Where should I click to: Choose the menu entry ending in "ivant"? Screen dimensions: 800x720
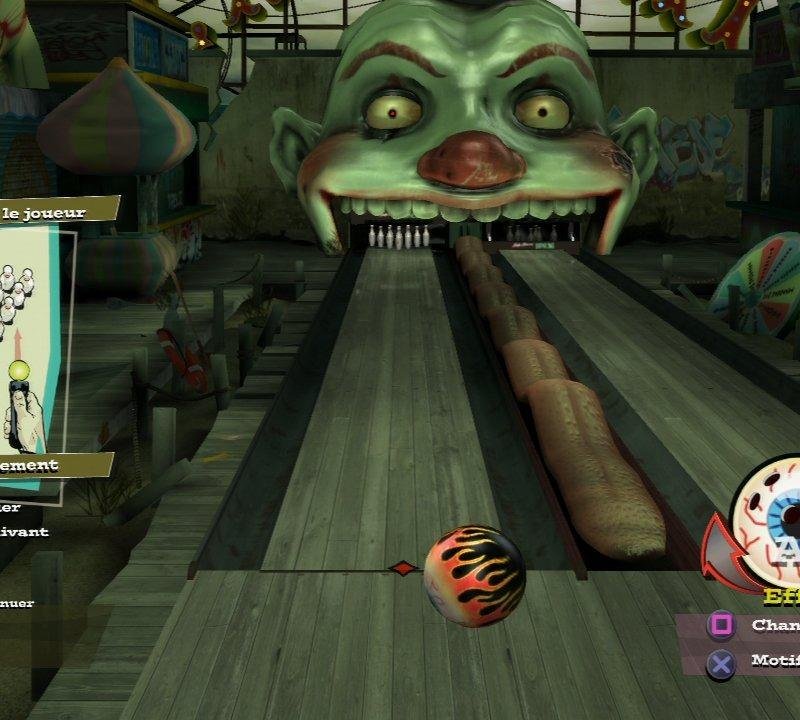coord(26,532)
